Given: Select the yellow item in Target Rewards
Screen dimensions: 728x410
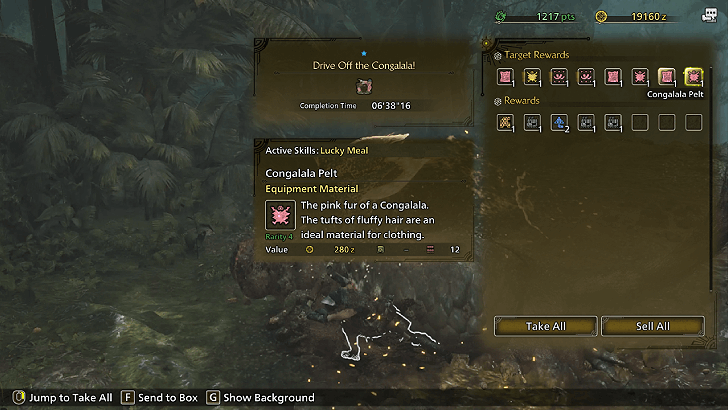Looking at the screenshot, I should (532, 77).
